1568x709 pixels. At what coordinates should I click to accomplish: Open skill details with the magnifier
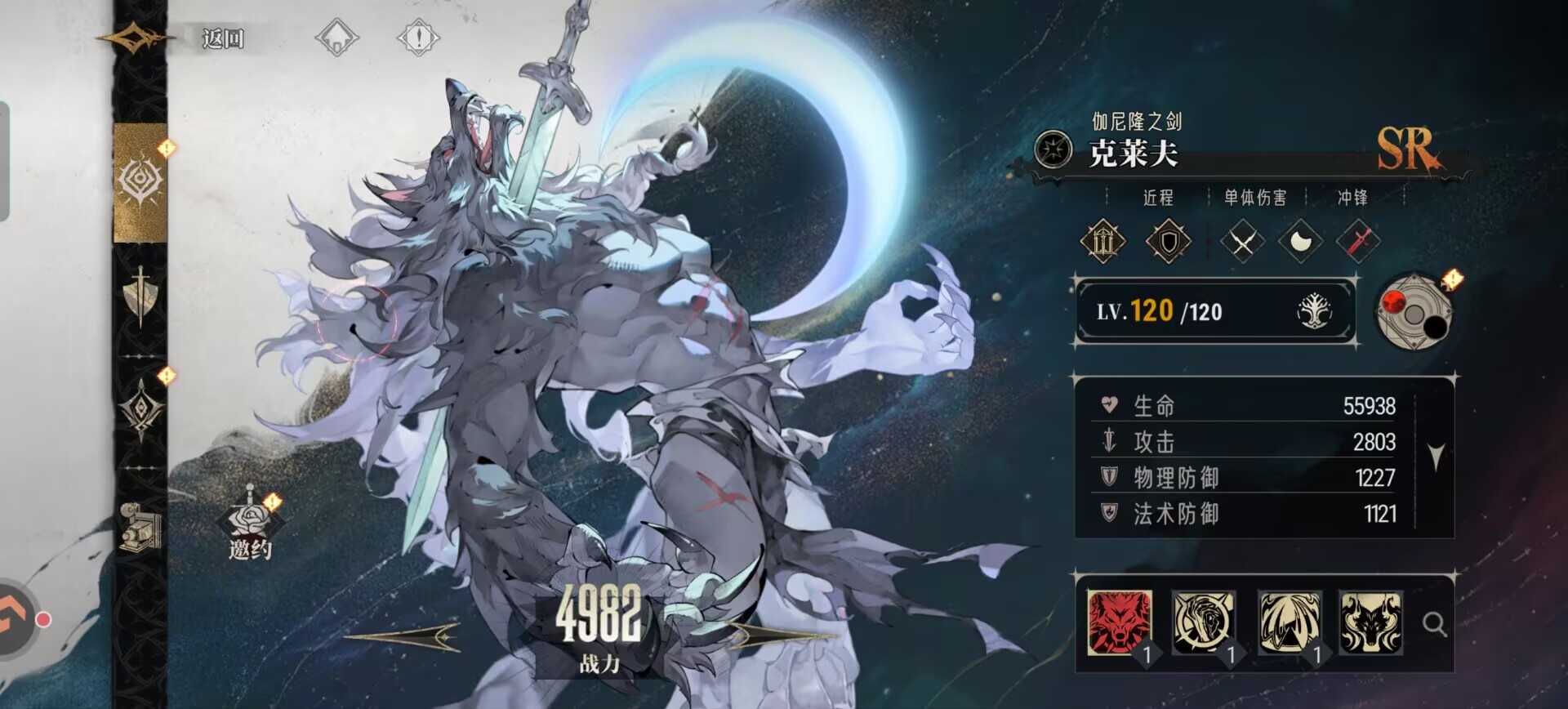1434,625
